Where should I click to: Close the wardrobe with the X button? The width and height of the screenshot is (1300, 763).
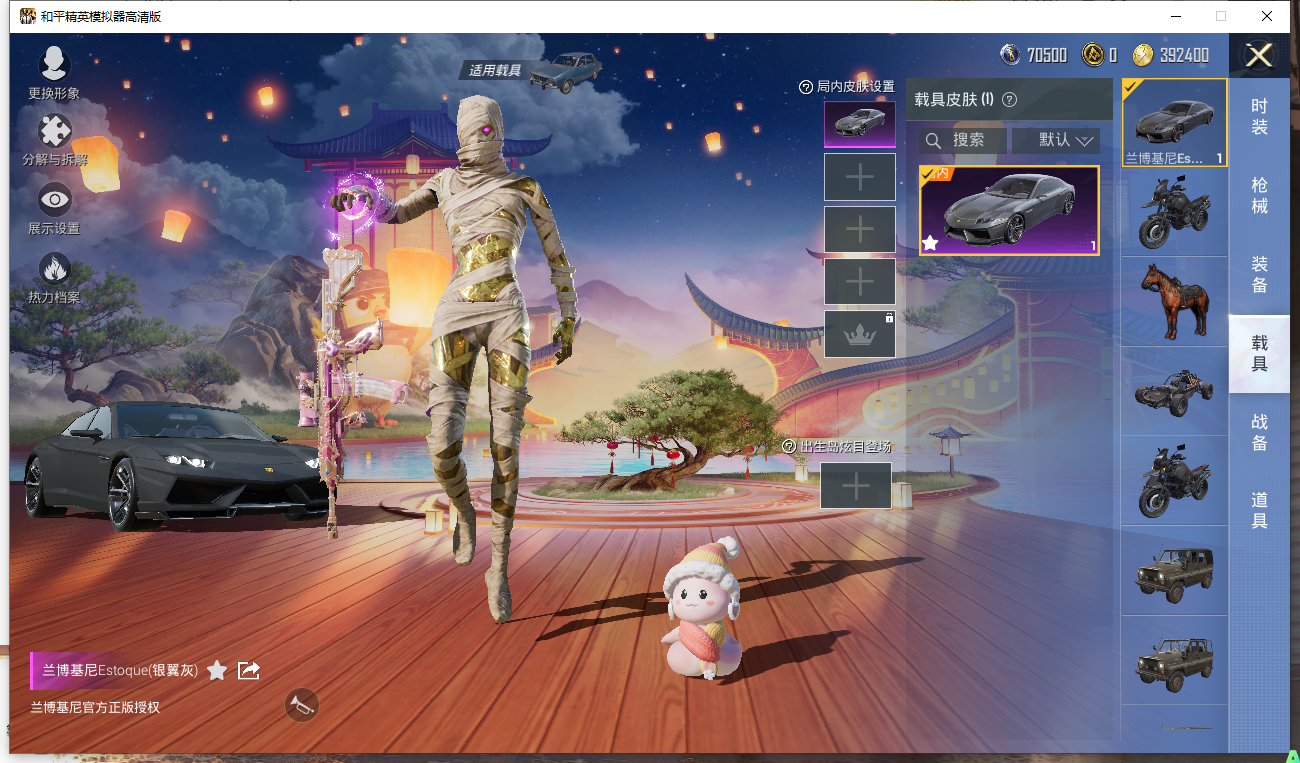(1258, 56)
